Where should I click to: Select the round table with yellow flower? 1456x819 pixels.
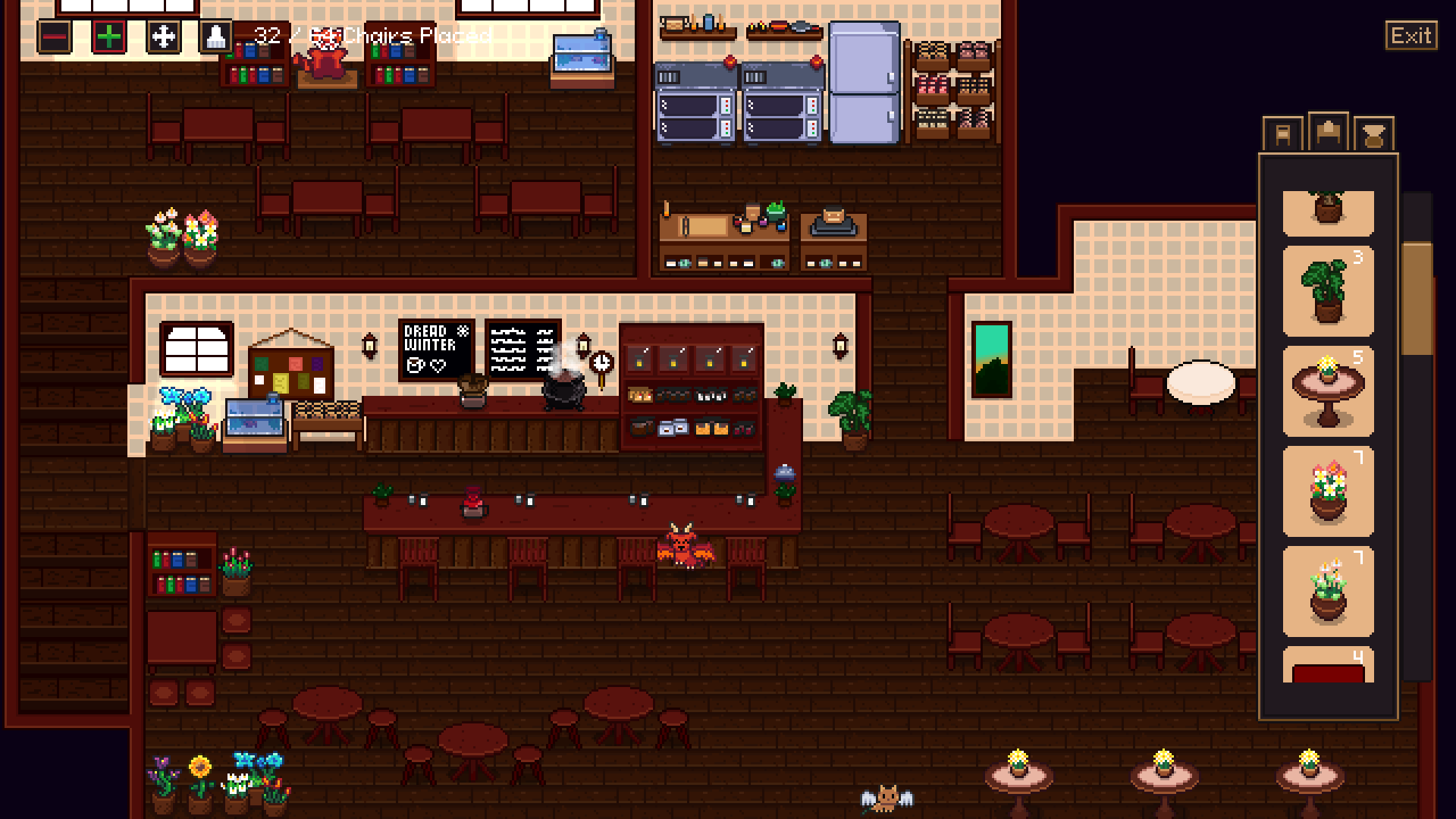[x=1328, y=391]
